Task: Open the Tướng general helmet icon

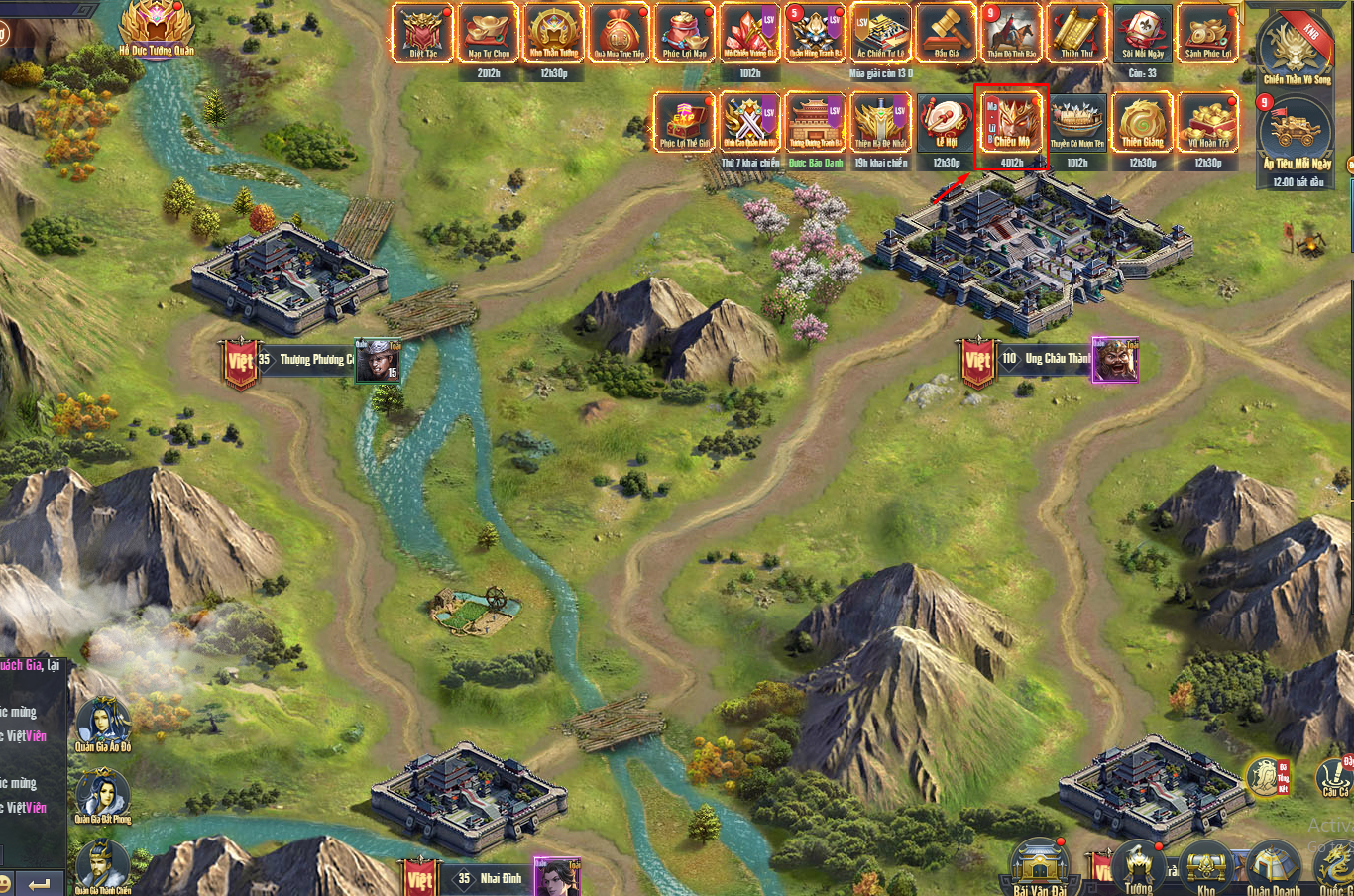Action: pos(1138,868)
